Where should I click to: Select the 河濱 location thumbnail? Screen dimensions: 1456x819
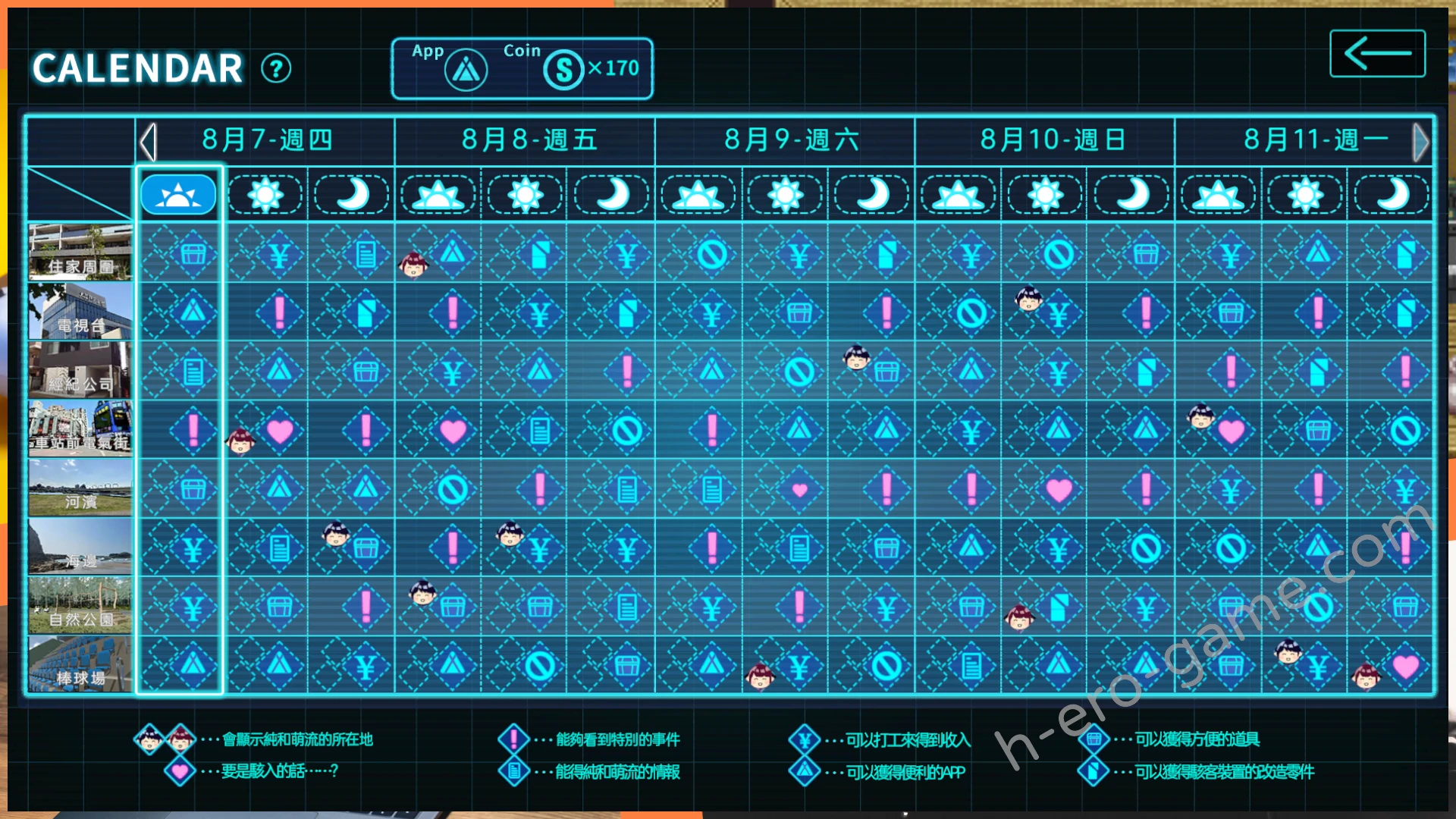80,488
